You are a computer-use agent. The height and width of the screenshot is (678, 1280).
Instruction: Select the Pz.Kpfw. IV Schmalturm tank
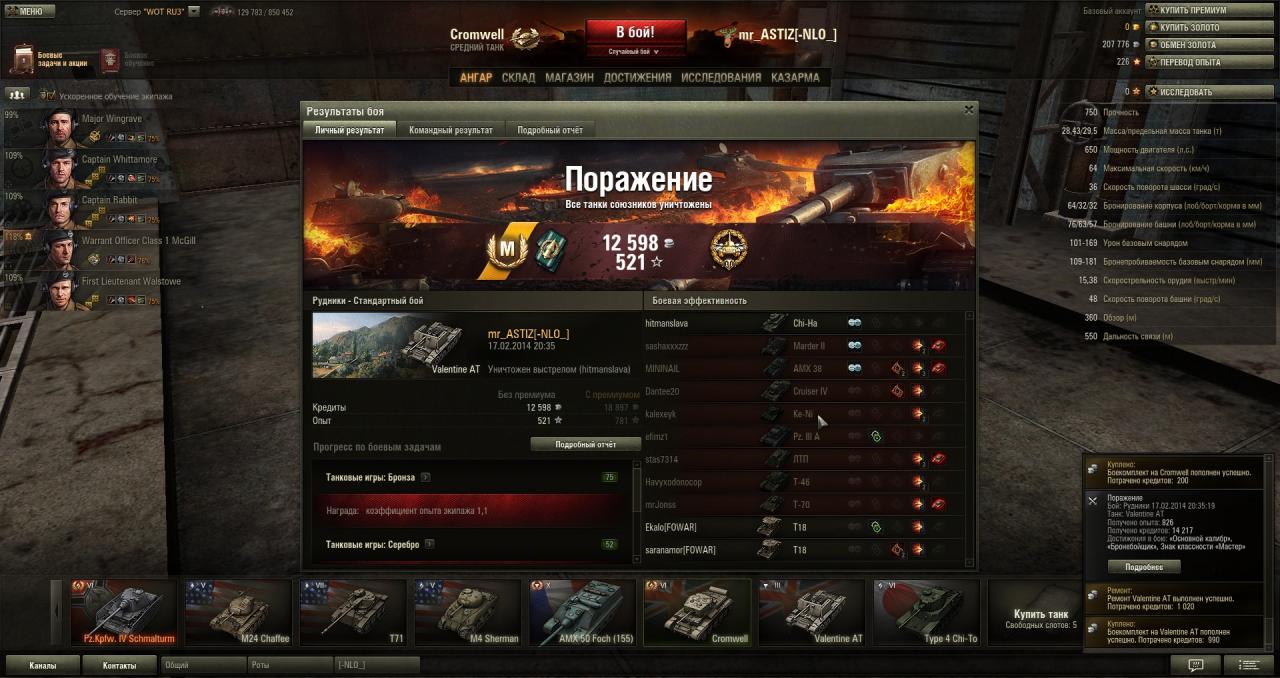(x=124, y=612)
